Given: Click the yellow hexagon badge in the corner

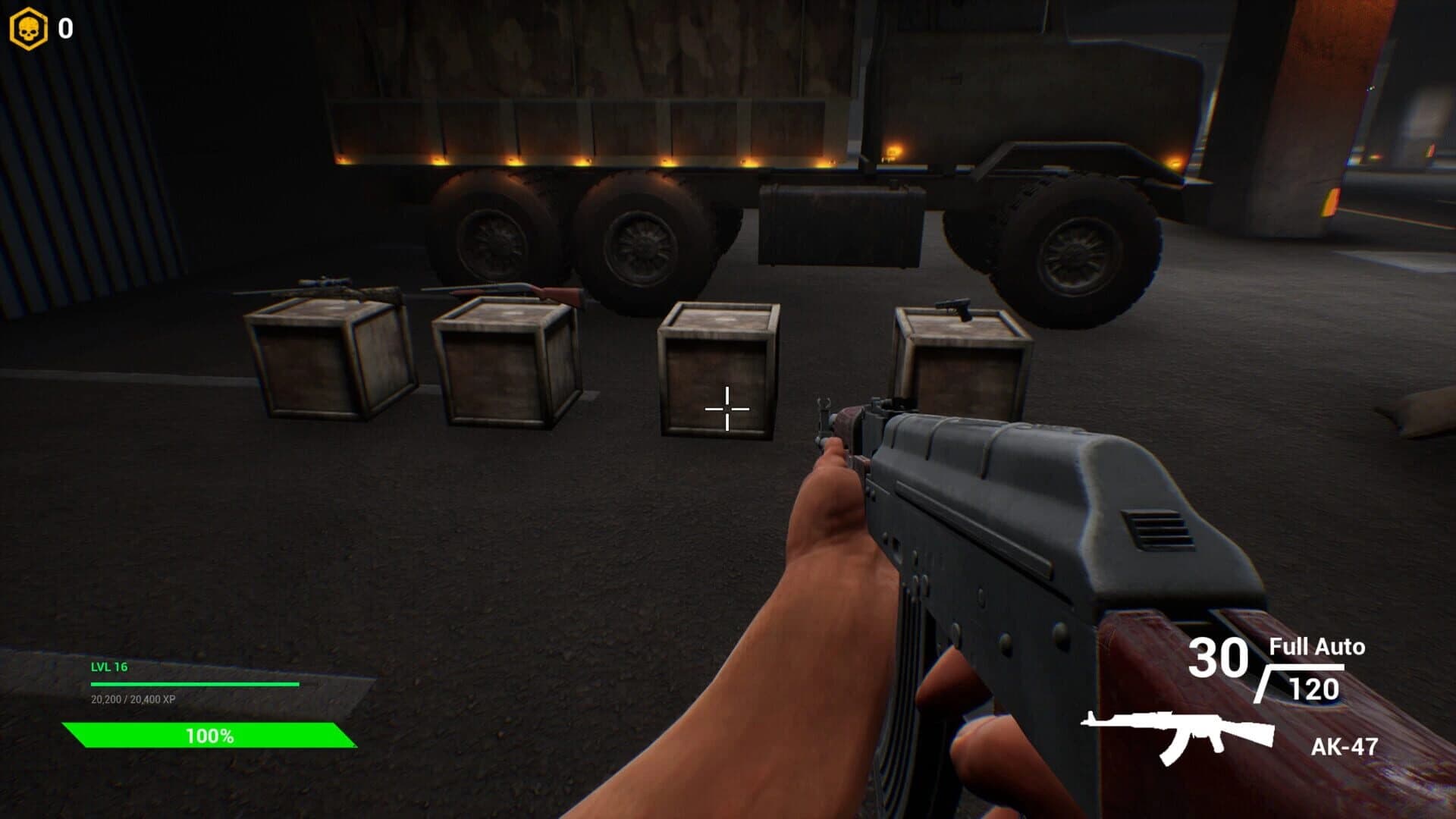Looking at the screenshot, I should (x=30, y=28).
